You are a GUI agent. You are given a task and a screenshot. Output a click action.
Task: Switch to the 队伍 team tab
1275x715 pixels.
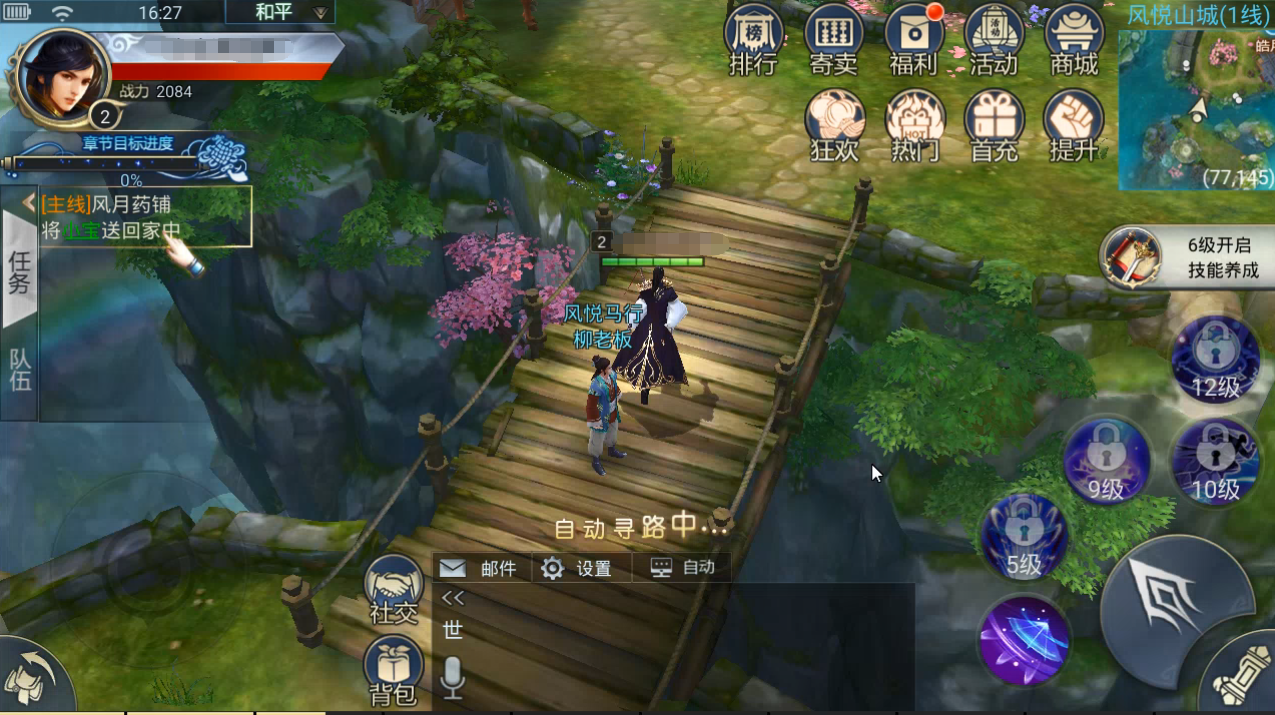[20, 370]
